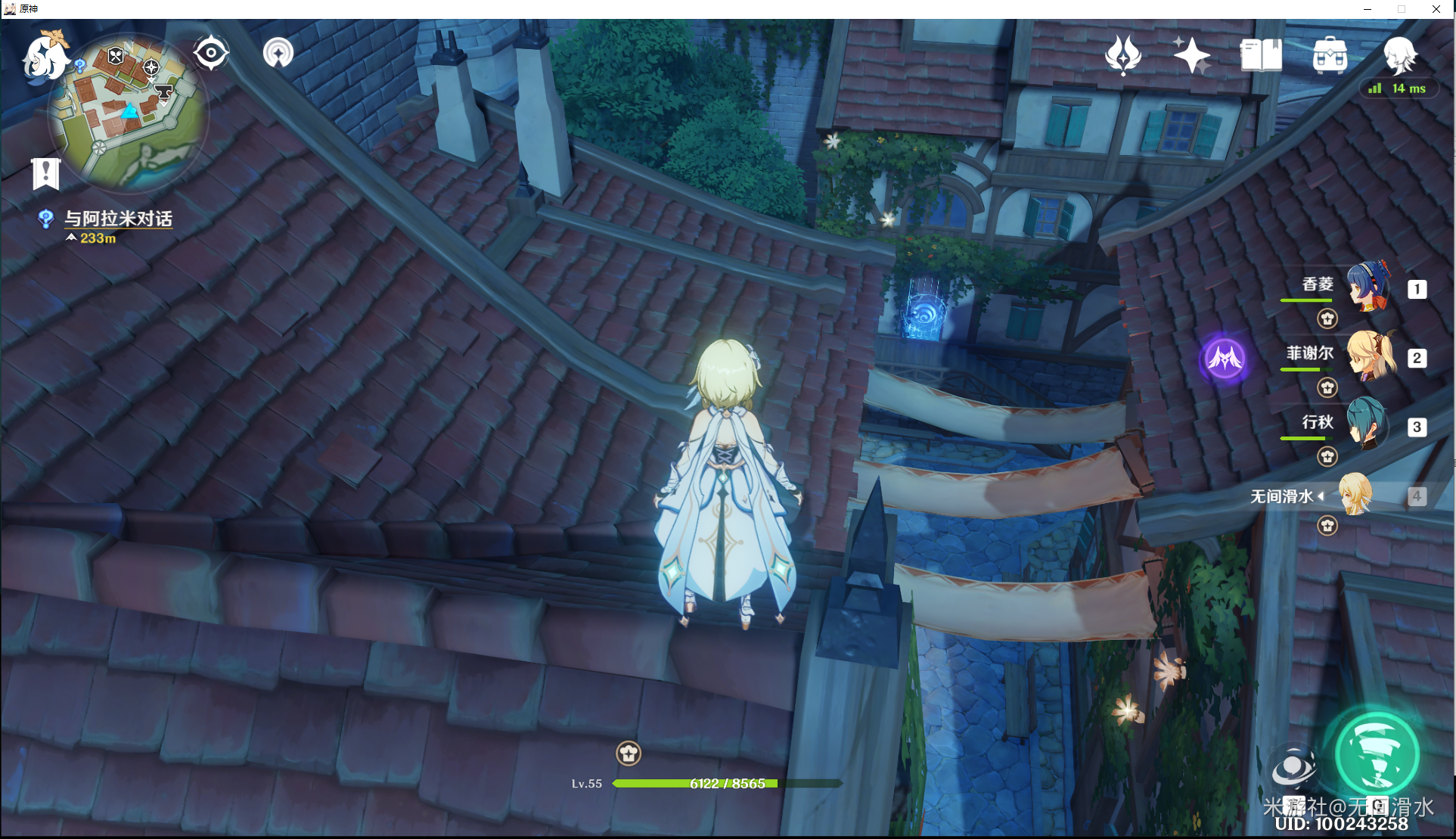
Task: Close the game window
Action: [1436, 9]
